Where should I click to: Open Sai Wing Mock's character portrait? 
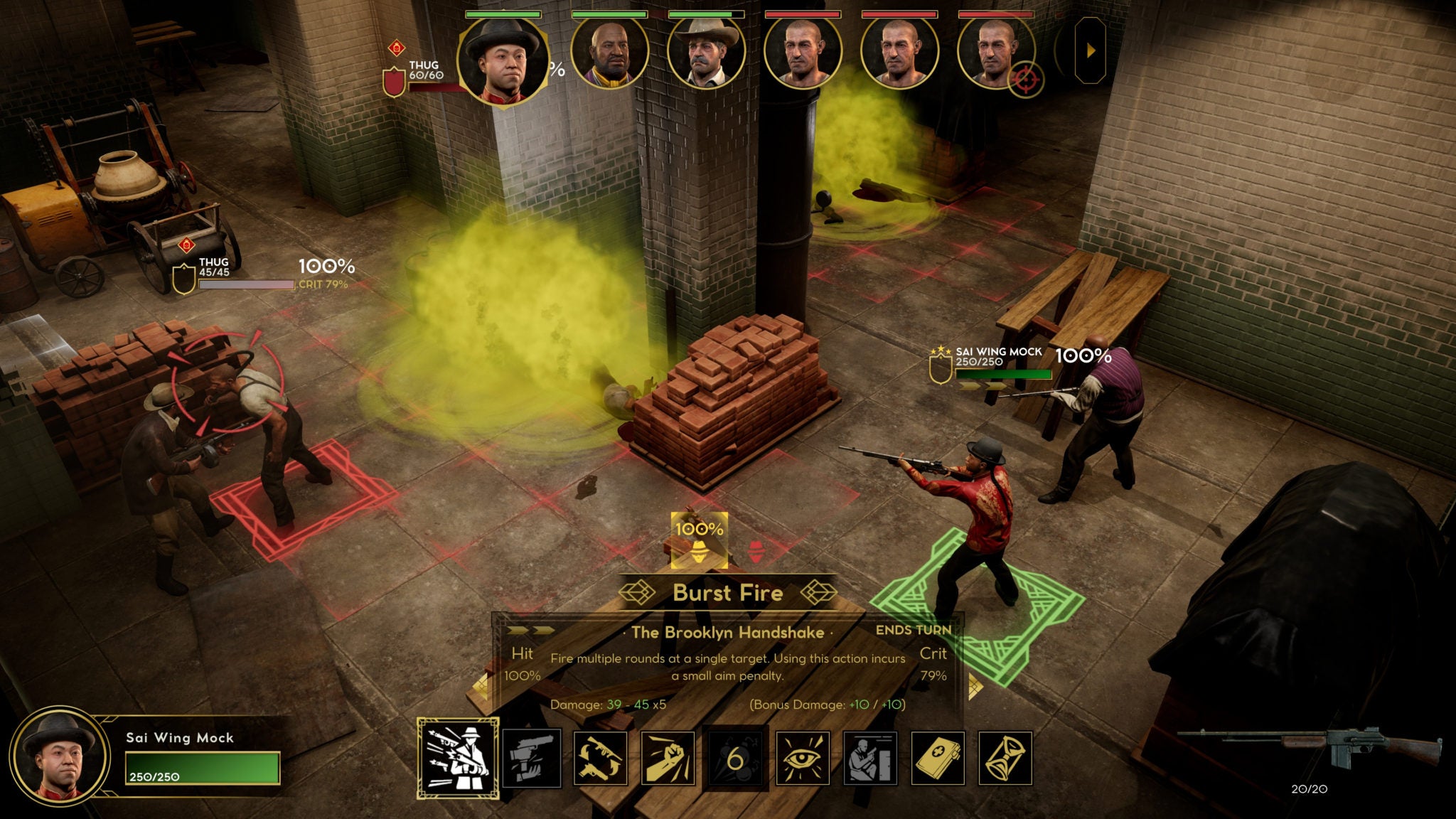(x=59, y=756)
